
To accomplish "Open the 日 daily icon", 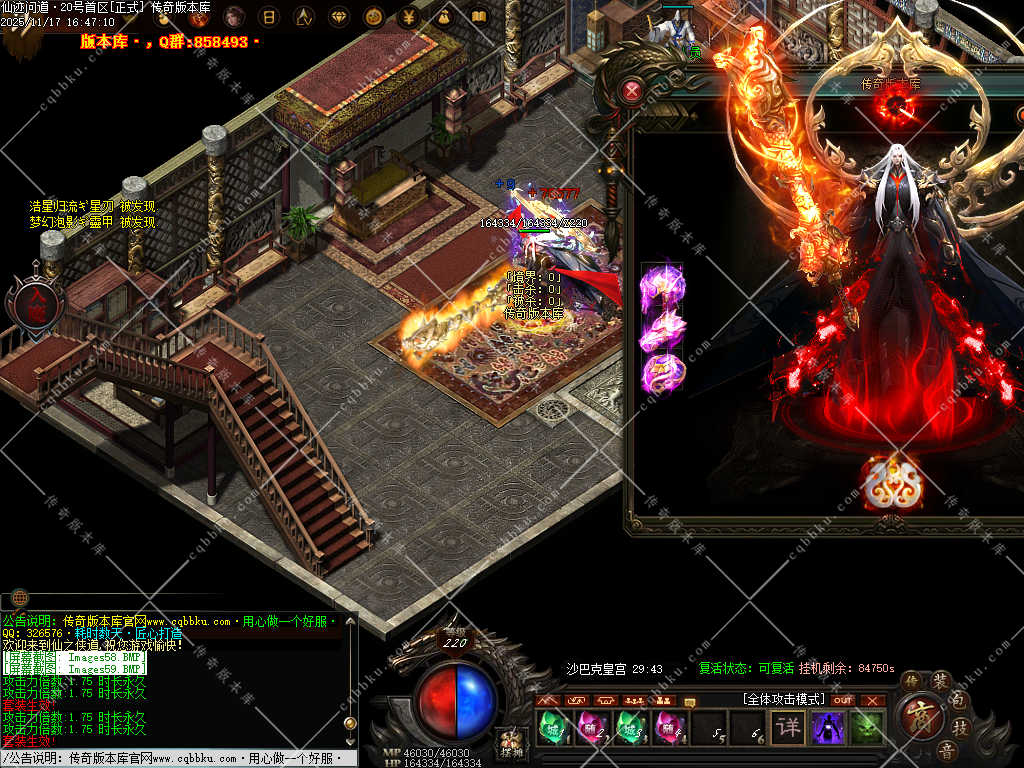I will (x=268, y=17).
